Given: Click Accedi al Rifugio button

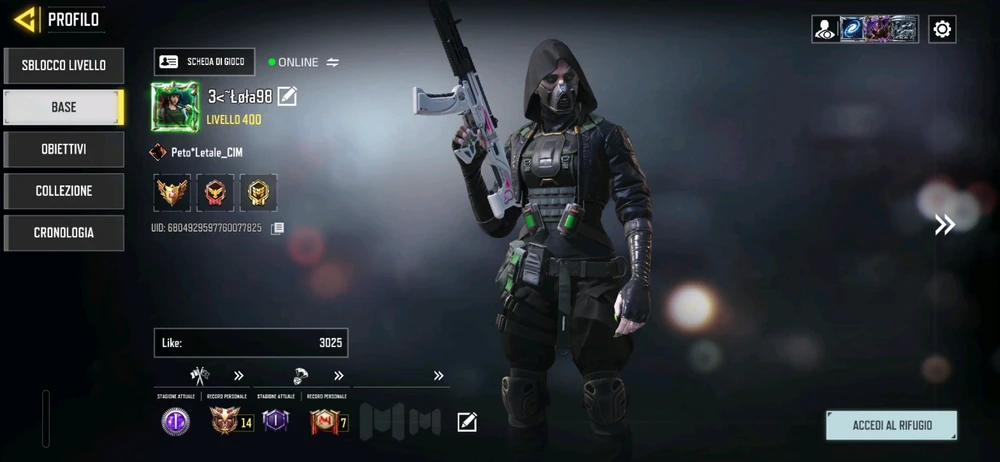Looking at the screenshot, I should 891,425.
